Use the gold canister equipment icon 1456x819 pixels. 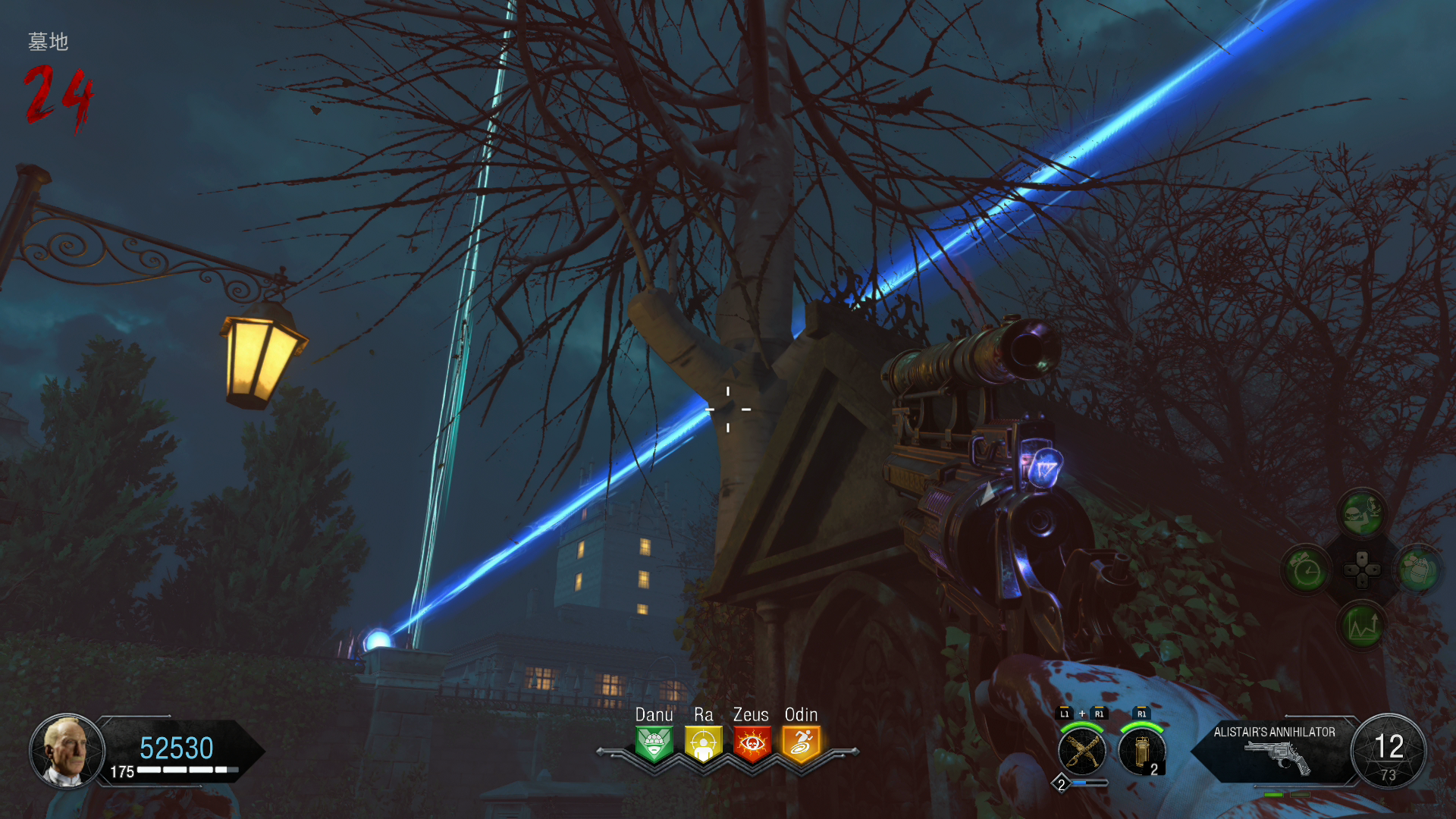(1141, 752)
